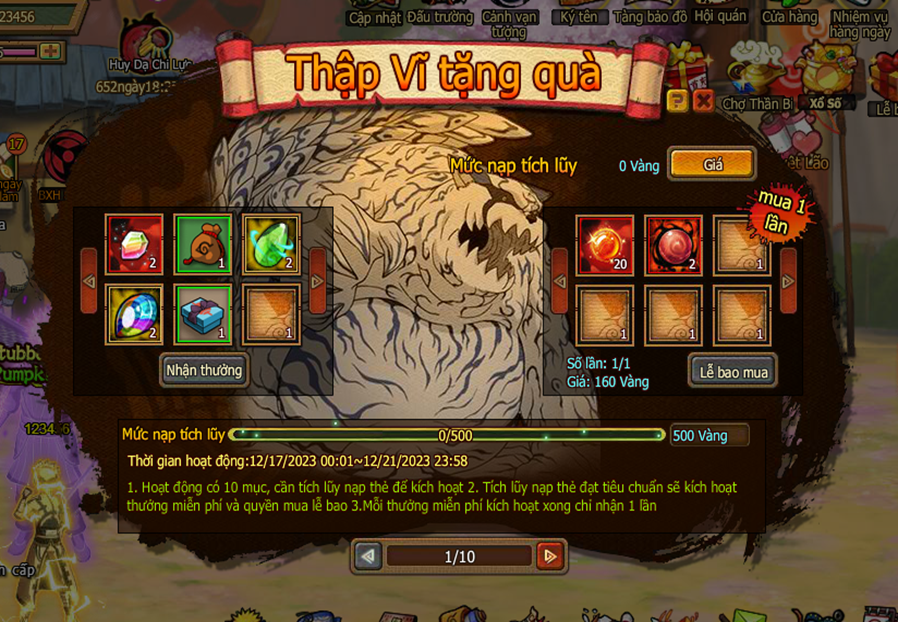Open the Cửa hàng shop
Viewport: 898px width, 622px height.
(x=789, y=17)
